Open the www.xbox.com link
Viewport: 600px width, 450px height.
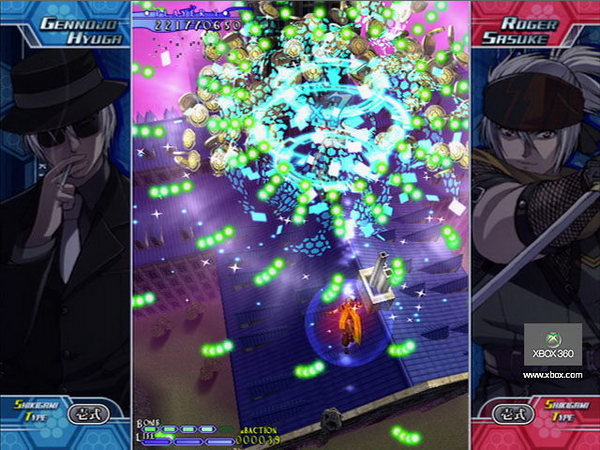tap(552, 375)
